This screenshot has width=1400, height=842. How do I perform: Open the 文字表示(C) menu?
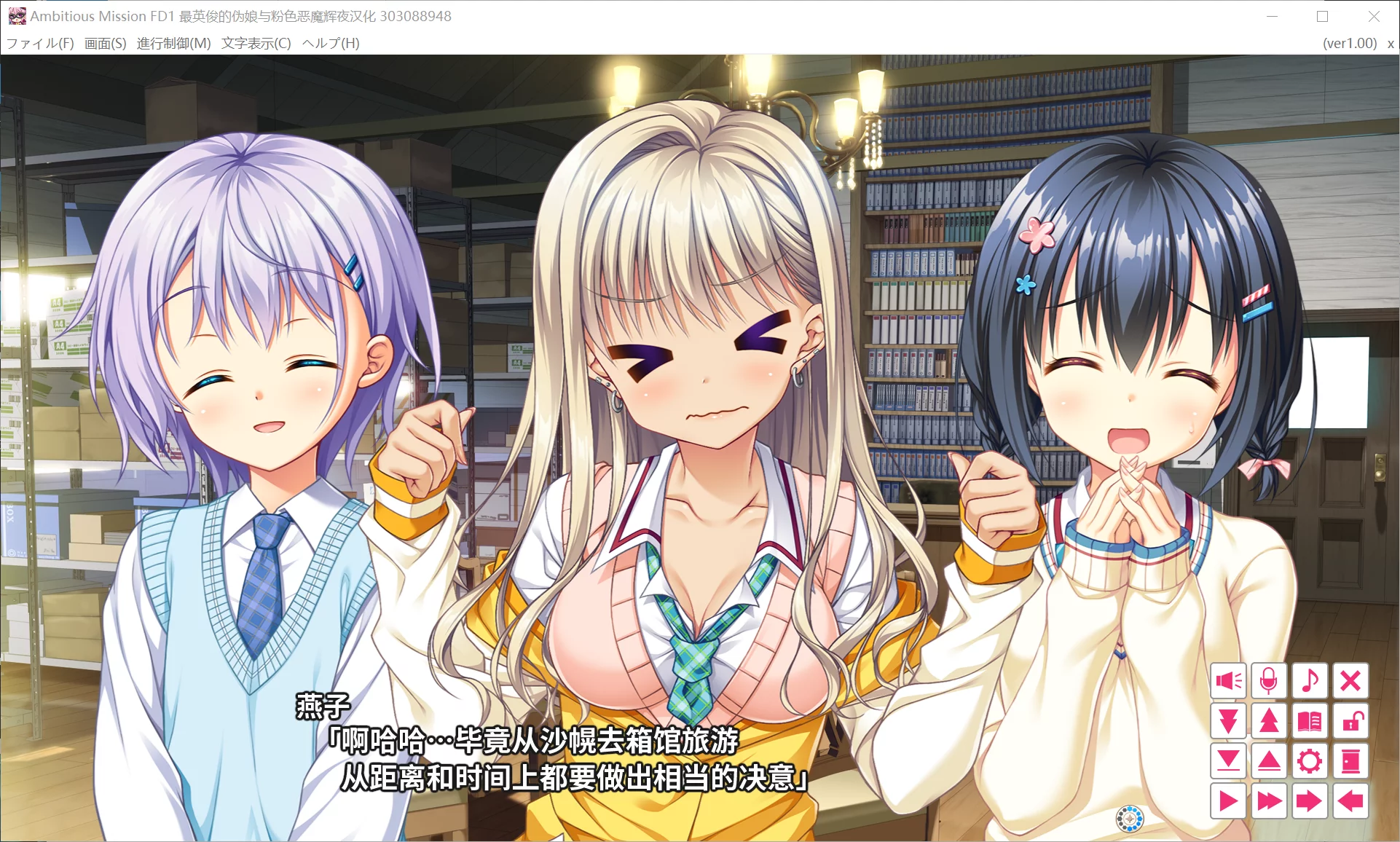pyautogui.click(x=255, y=43)
